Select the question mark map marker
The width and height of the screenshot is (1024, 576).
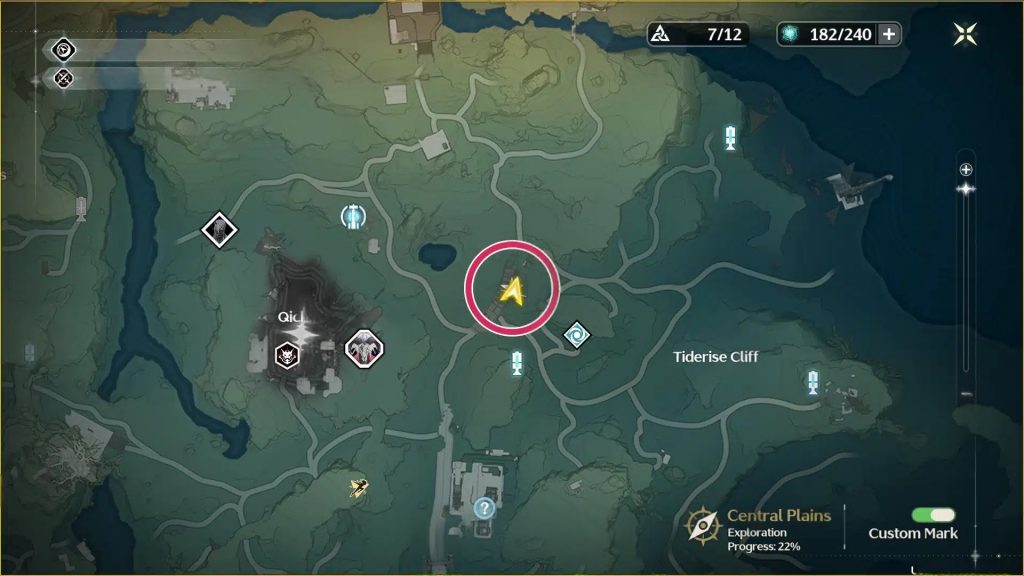[485, 508]
